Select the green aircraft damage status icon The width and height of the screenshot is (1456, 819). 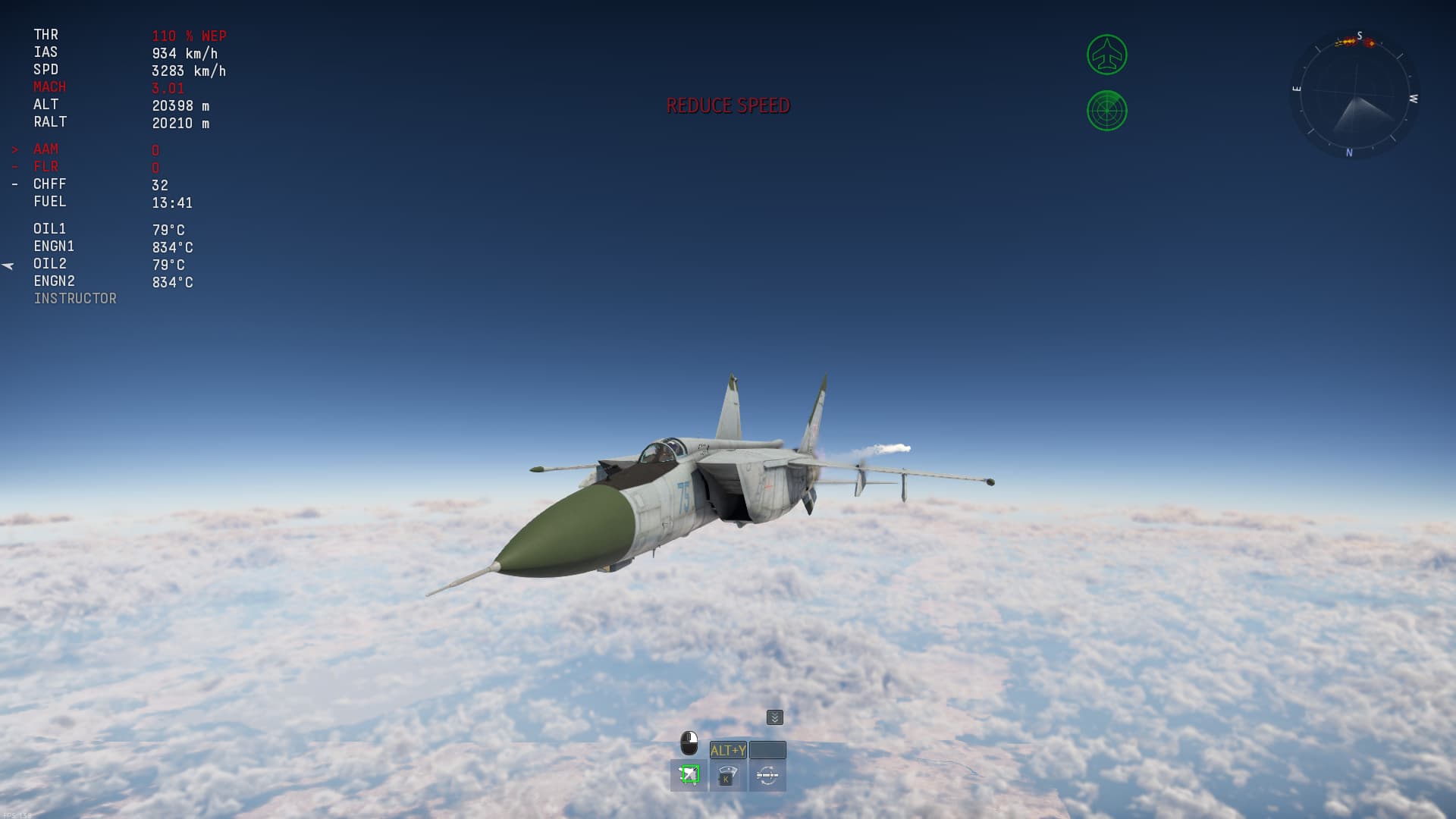click(x=1108, y=54)
